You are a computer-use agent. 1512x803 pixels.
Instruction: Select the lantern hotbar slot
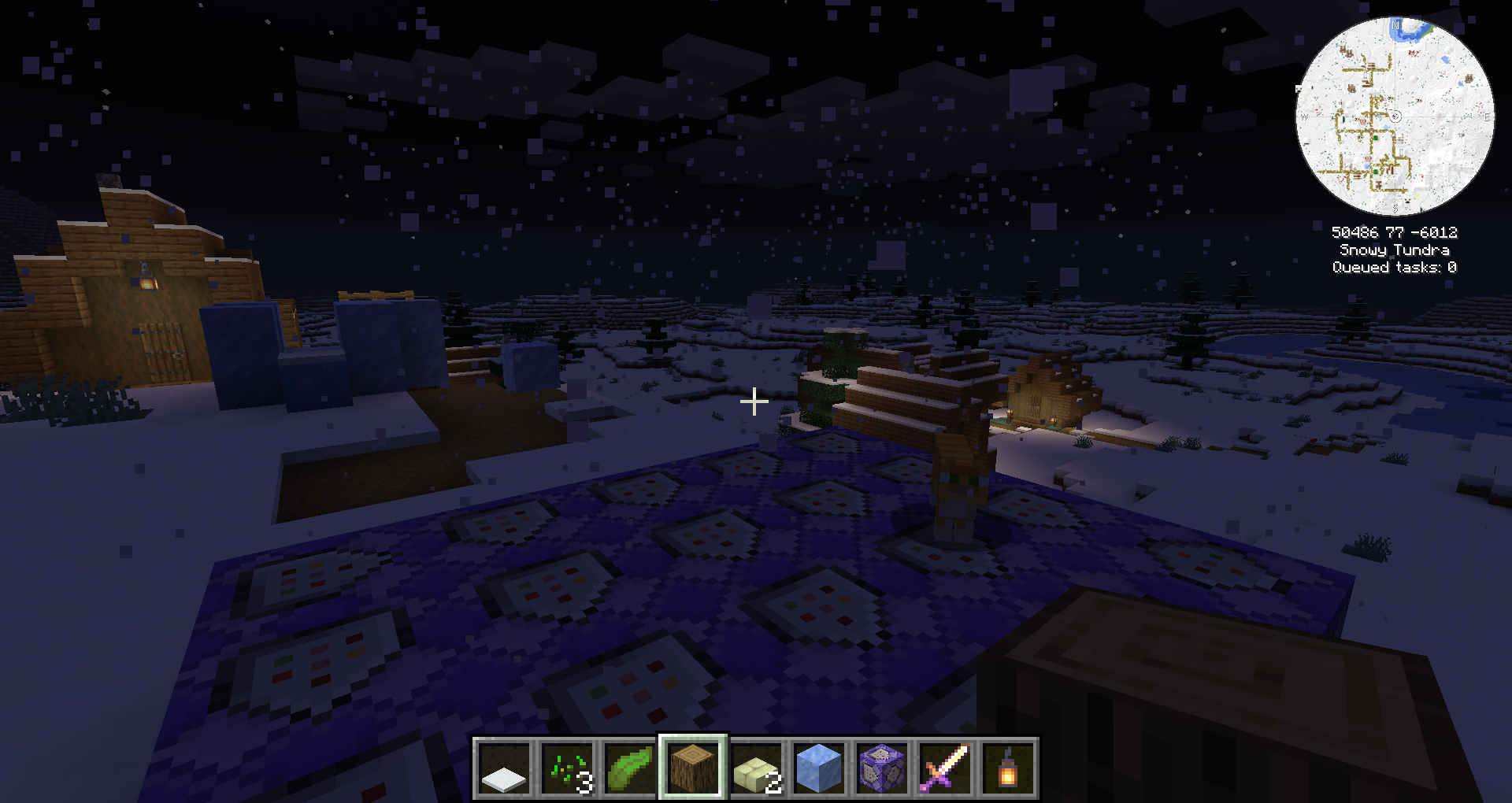[x=1008, y=768]
